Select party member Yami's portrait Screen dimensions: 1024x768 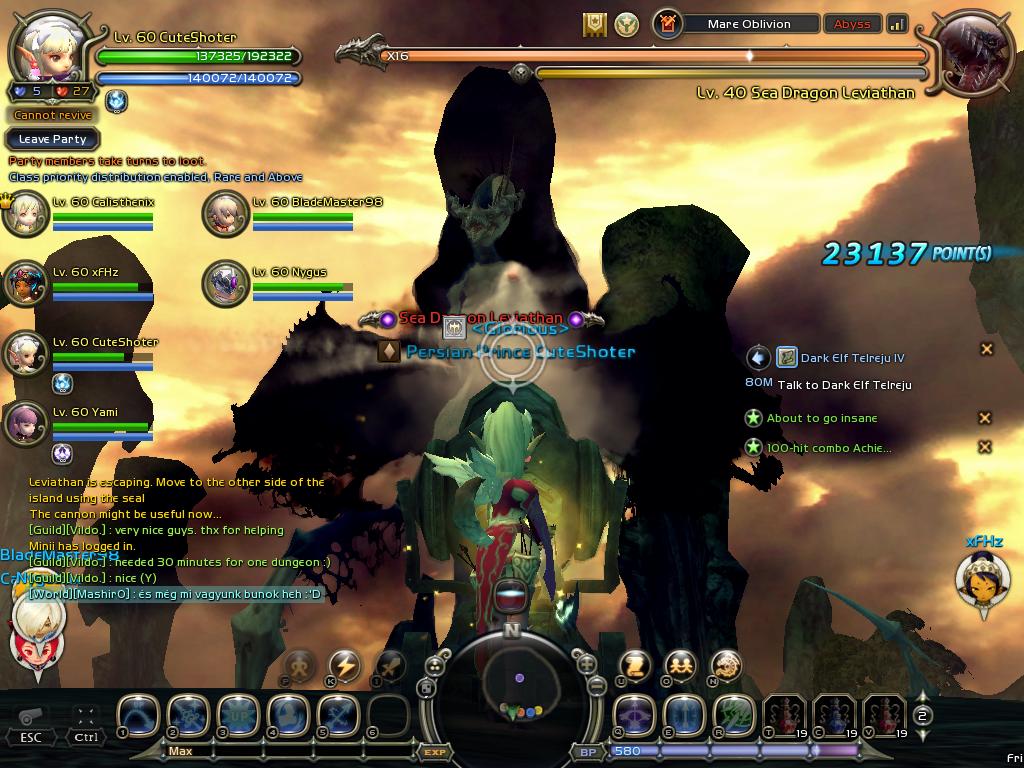[x=25, y=423]
